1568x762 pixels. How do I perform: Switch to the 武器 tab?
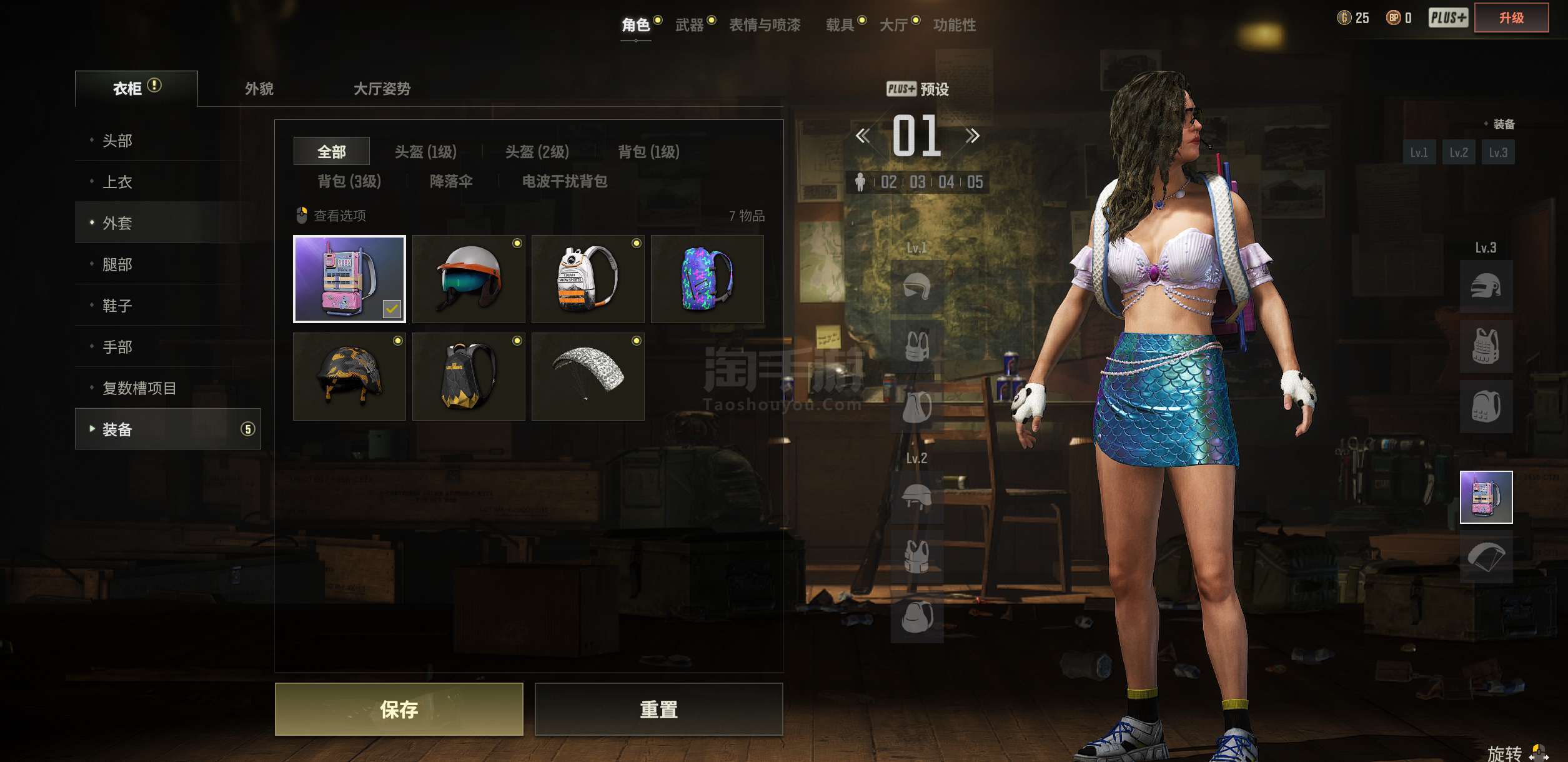click(690, 25)
